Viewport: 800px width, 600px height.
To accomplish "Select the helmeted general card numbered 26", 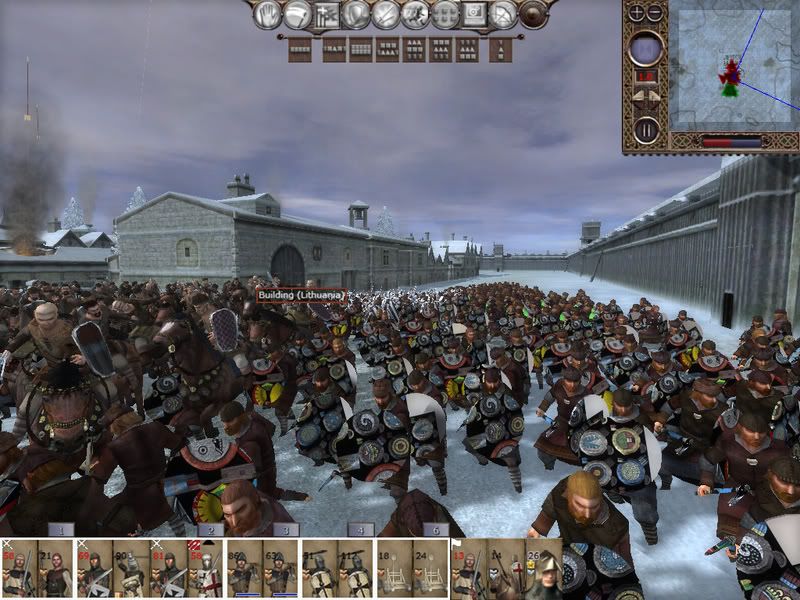I will coord(545,574).
